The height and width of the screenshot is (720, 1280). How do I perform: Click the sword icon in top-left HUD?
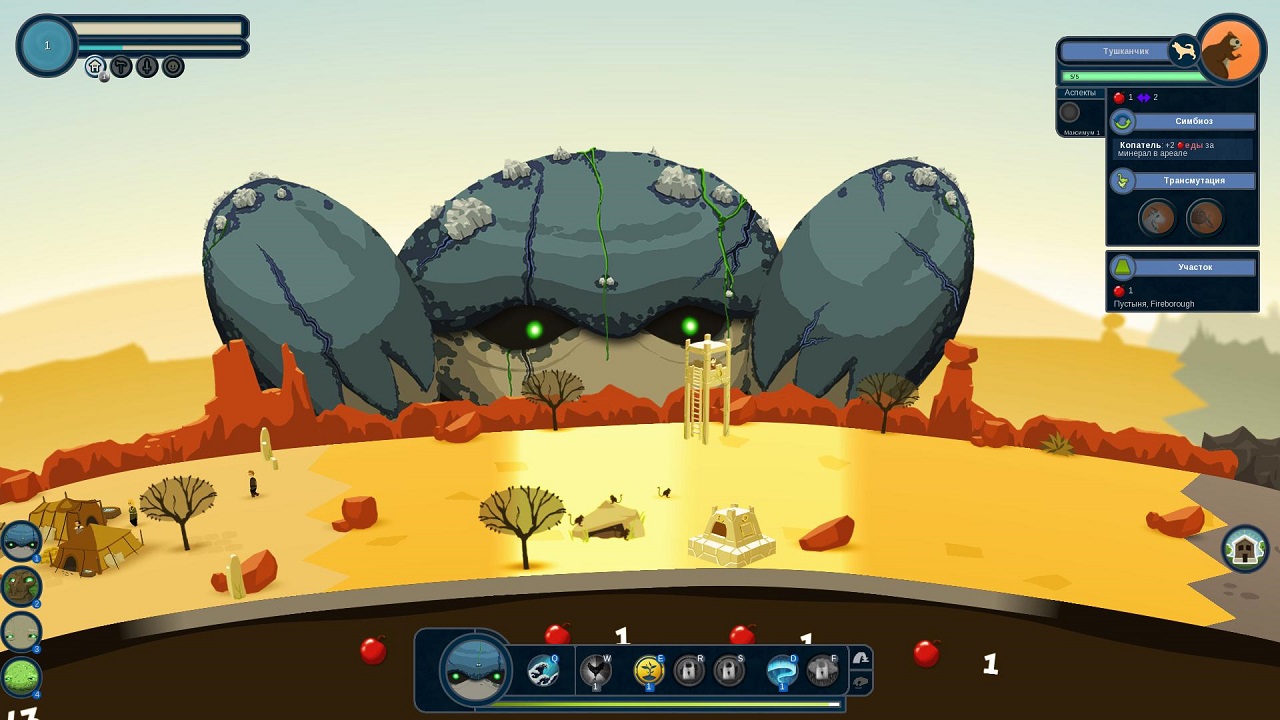tap(147, 67)
